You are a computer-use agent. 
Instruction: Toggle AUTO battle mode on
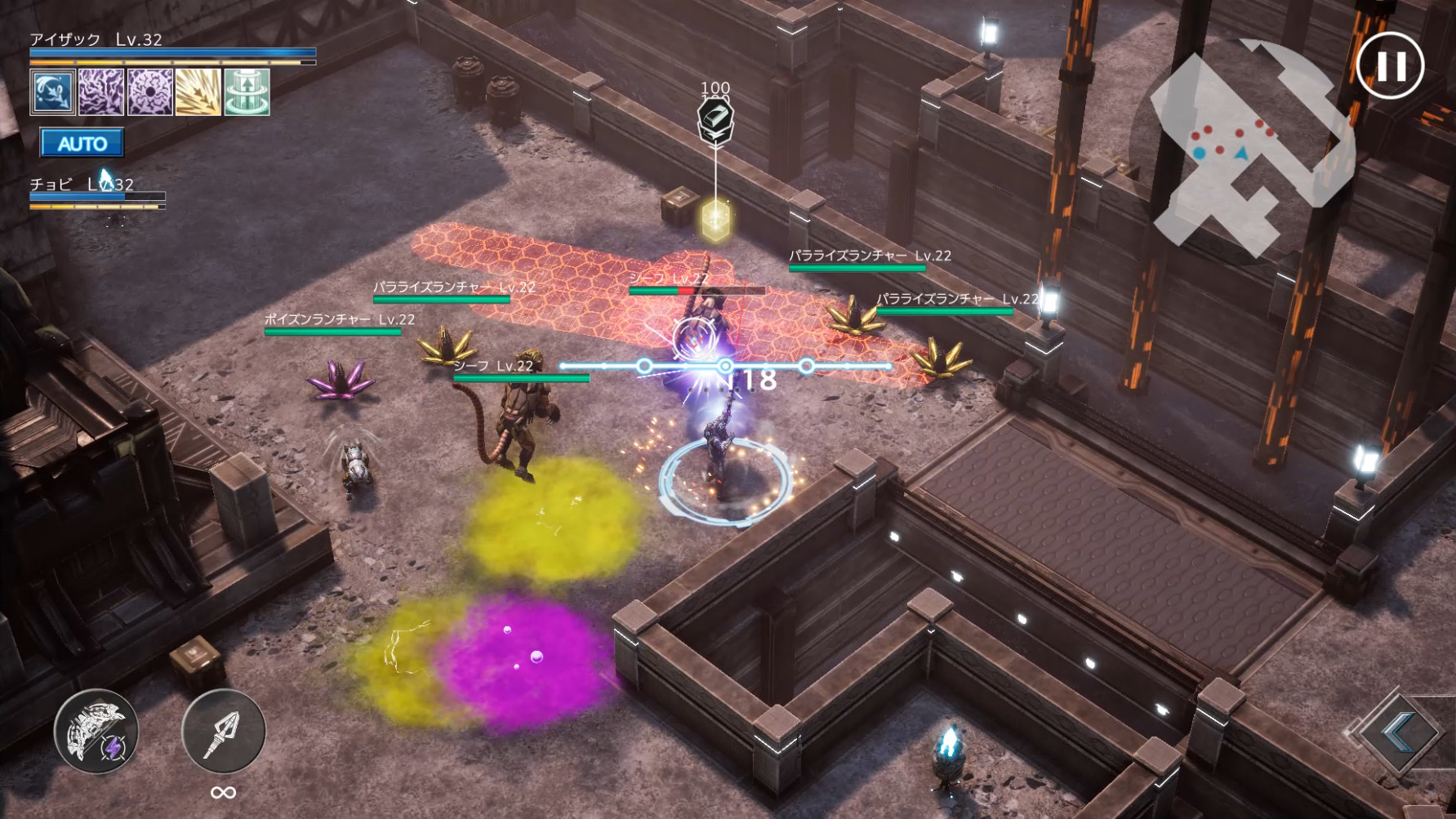point(82,144)
